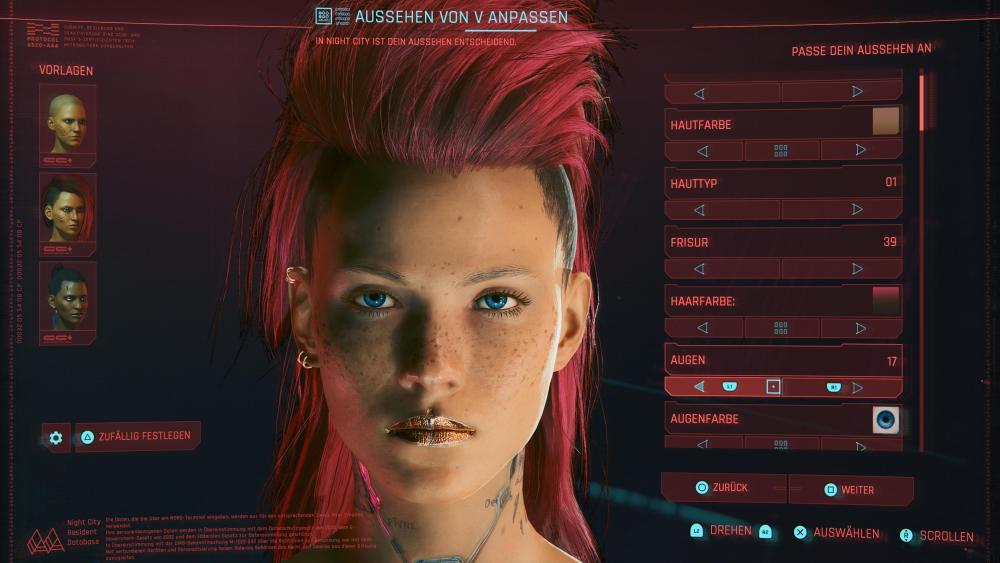Screen dimensions: 1000x563
Task: Click the Zufällig Festlegen randomize button
Action: (138, 436)
